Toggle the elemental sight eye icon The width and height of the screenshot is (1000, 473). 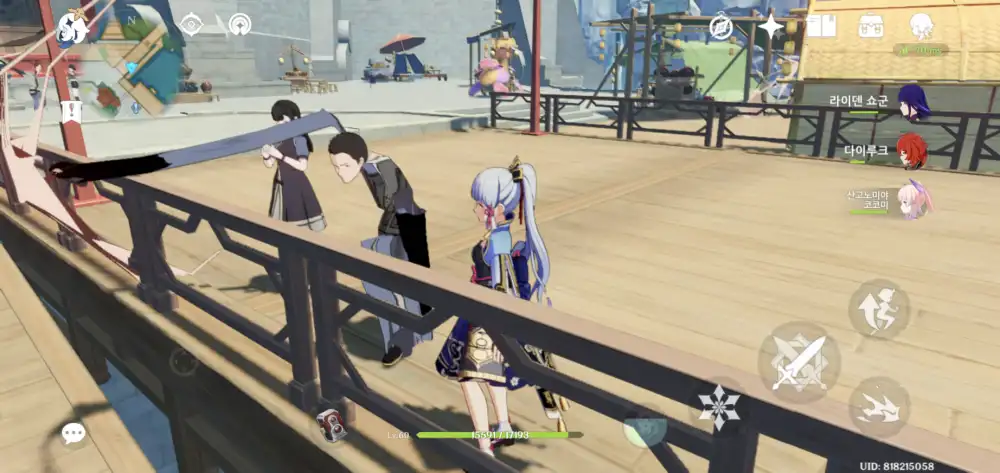[191, 24]
